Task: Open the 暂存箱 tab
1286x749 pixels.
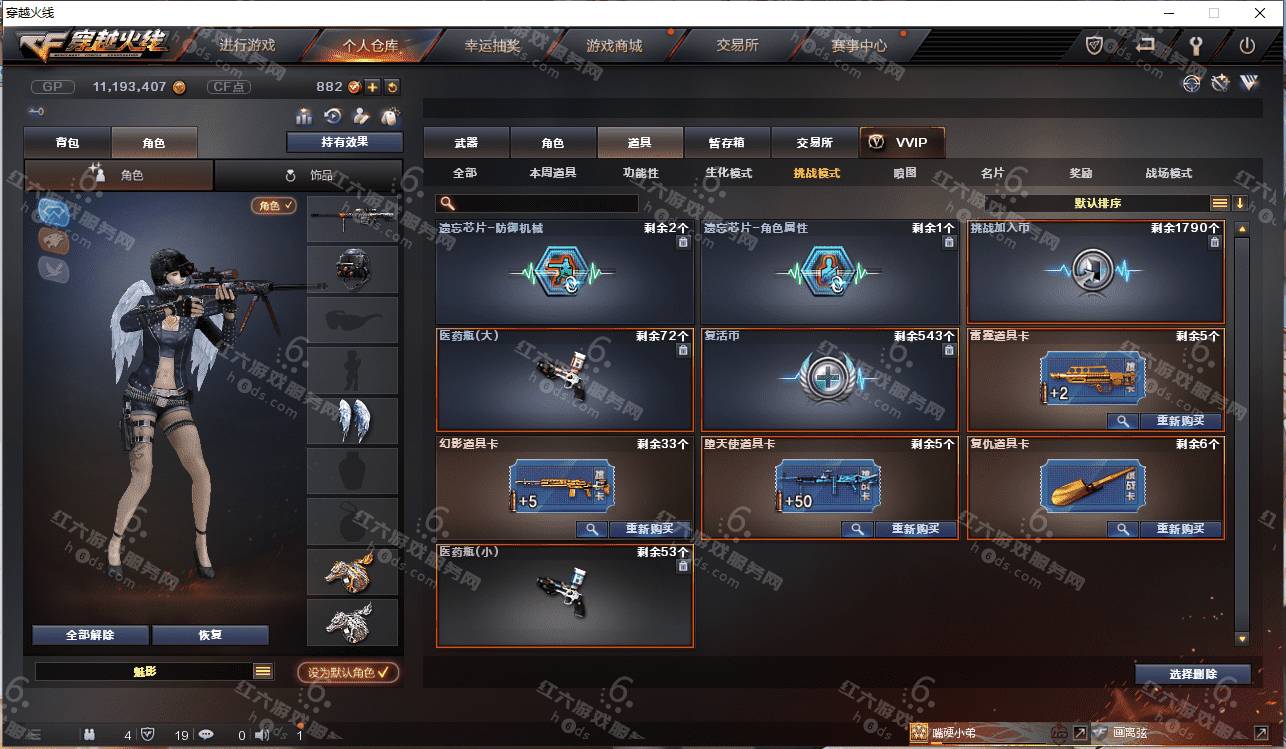Action: pos(727,143)
